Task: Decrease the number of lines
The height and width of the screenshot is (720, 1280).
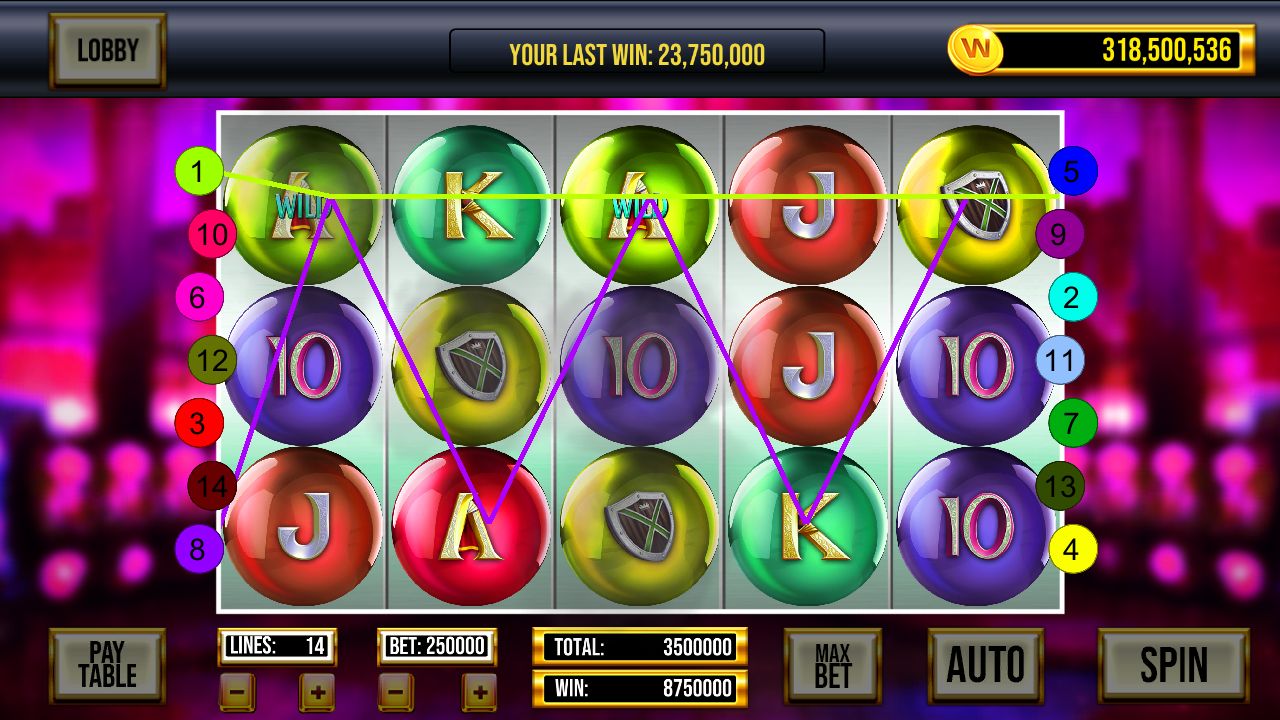Action: 237,691
